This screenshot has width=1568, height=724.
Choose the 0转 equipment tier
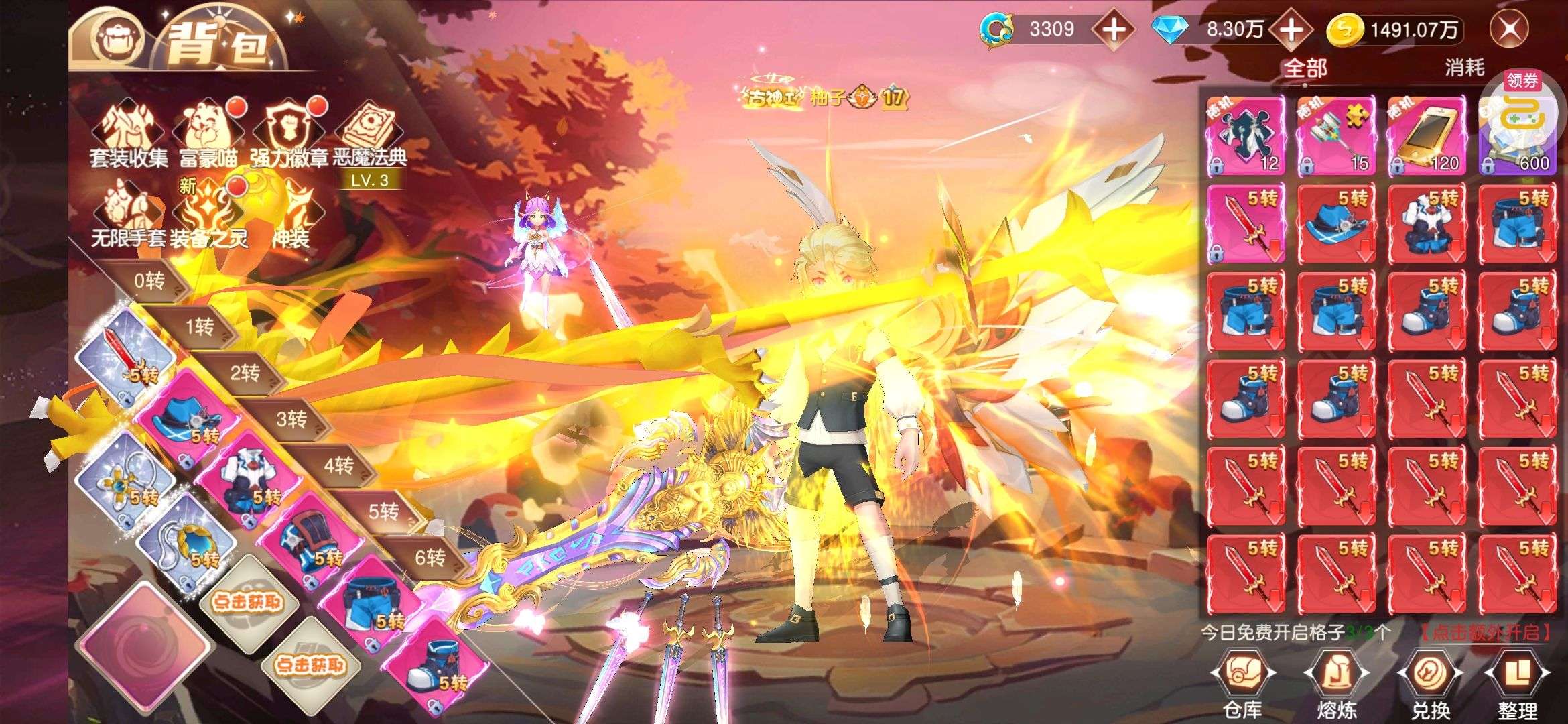point(150,281)
